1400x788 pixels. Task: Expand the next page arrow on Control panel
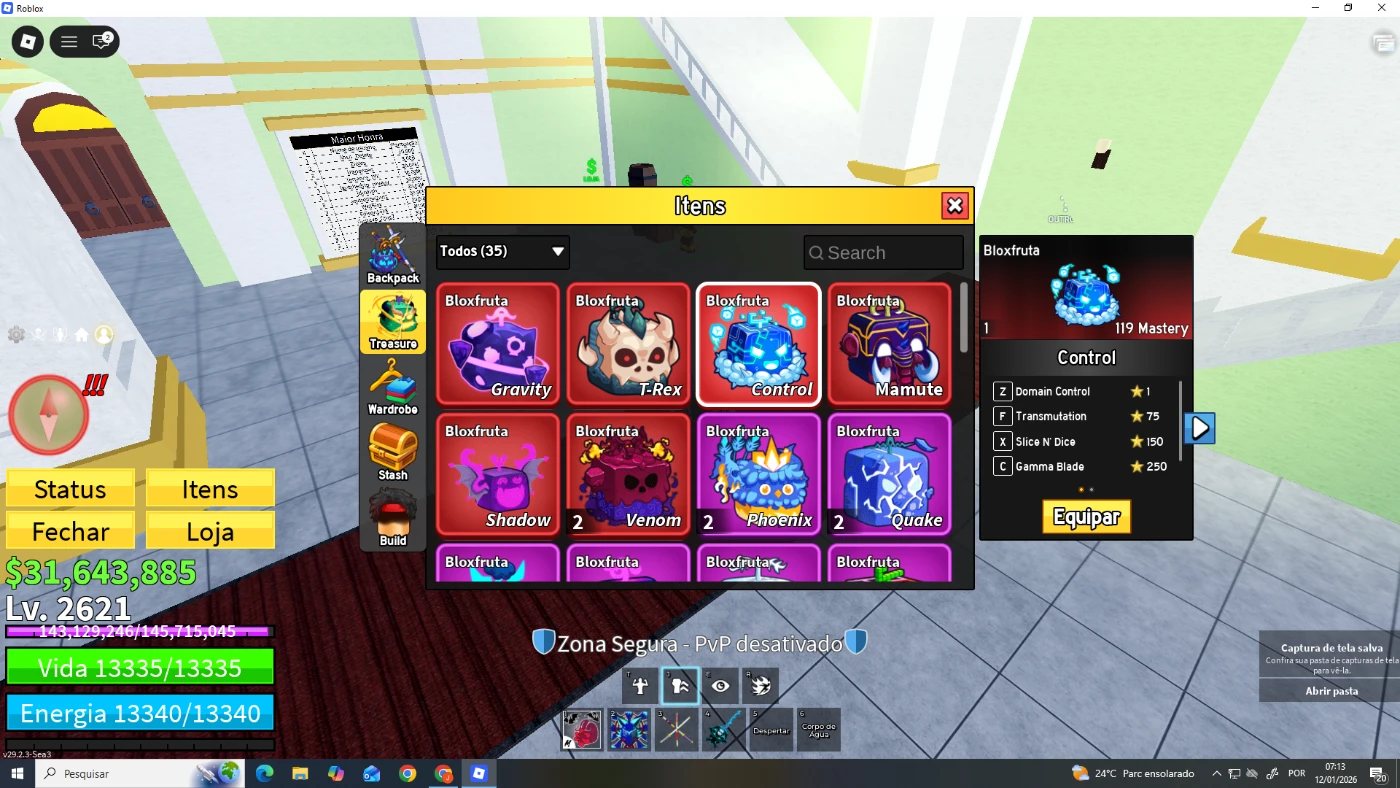pyautogui.click(x=1198, y=427)
